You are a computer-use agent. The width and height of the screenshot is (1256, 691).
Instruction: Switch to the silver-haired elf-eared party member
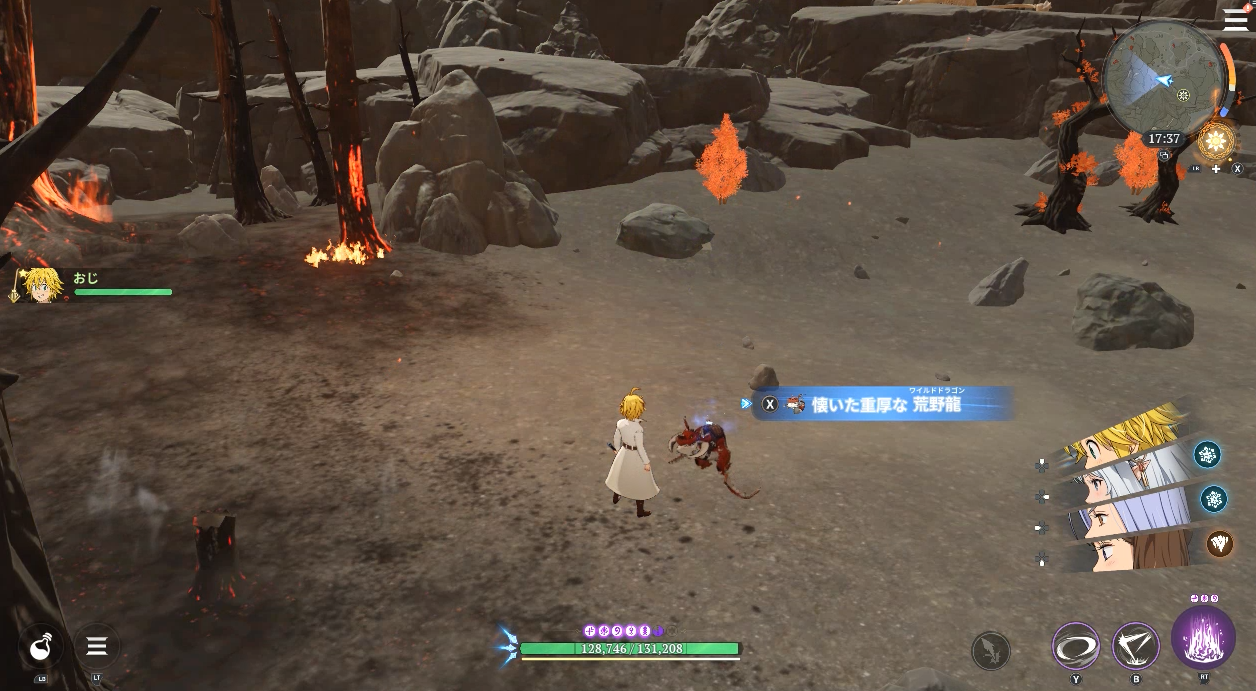click(x=1130, y=480)
